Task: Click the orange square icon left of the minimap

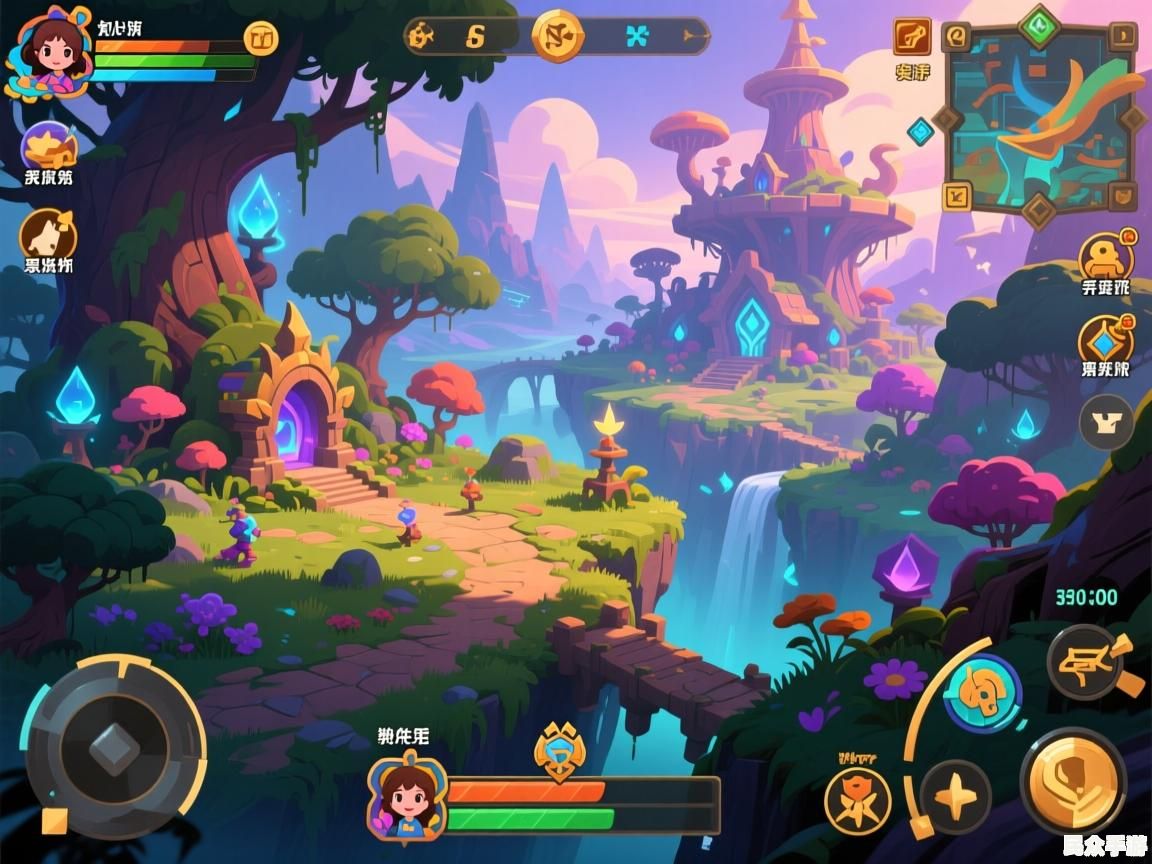Action: 912,37
